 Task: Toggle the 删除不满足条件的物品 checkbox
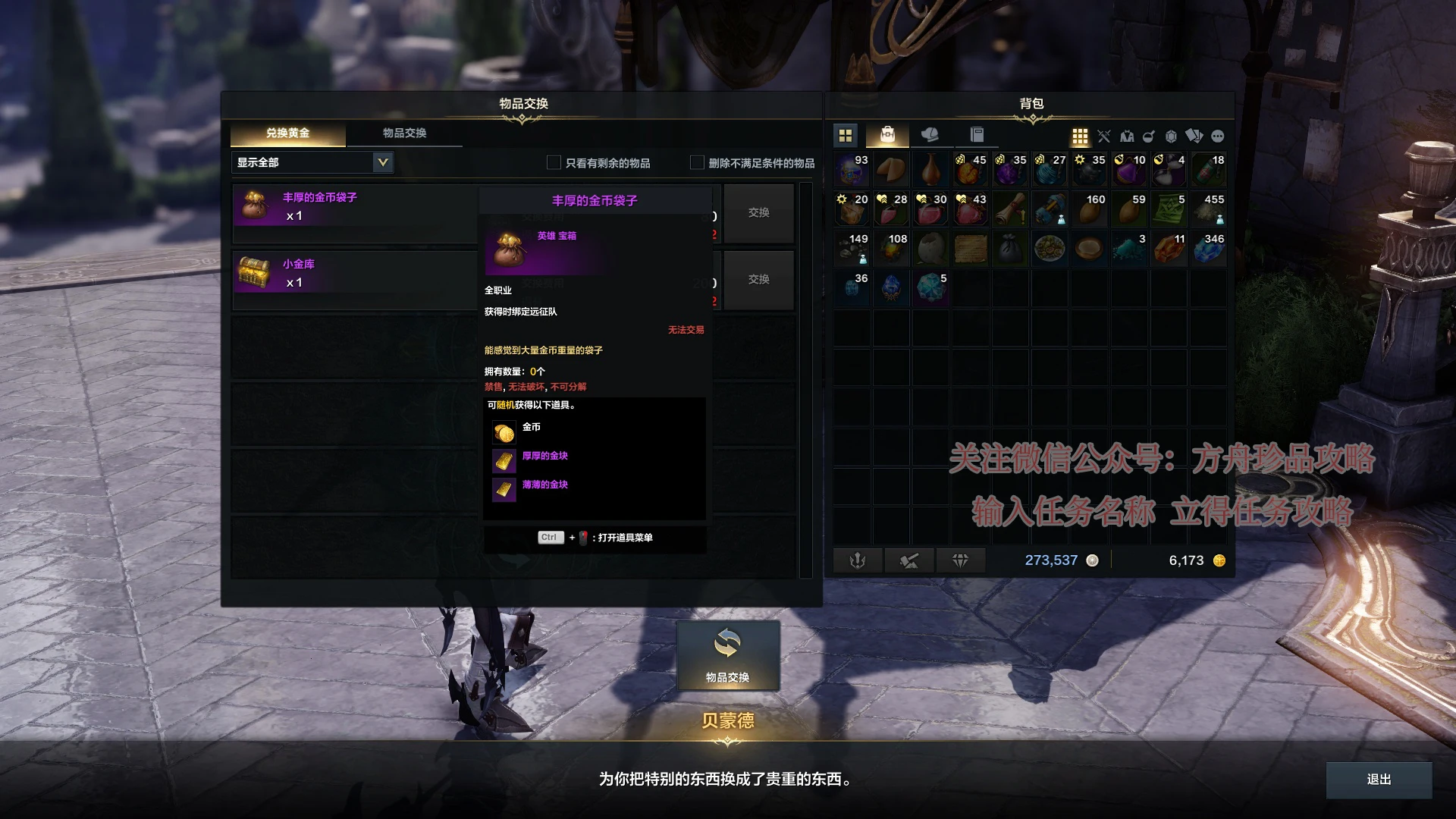tap(697, 162)
